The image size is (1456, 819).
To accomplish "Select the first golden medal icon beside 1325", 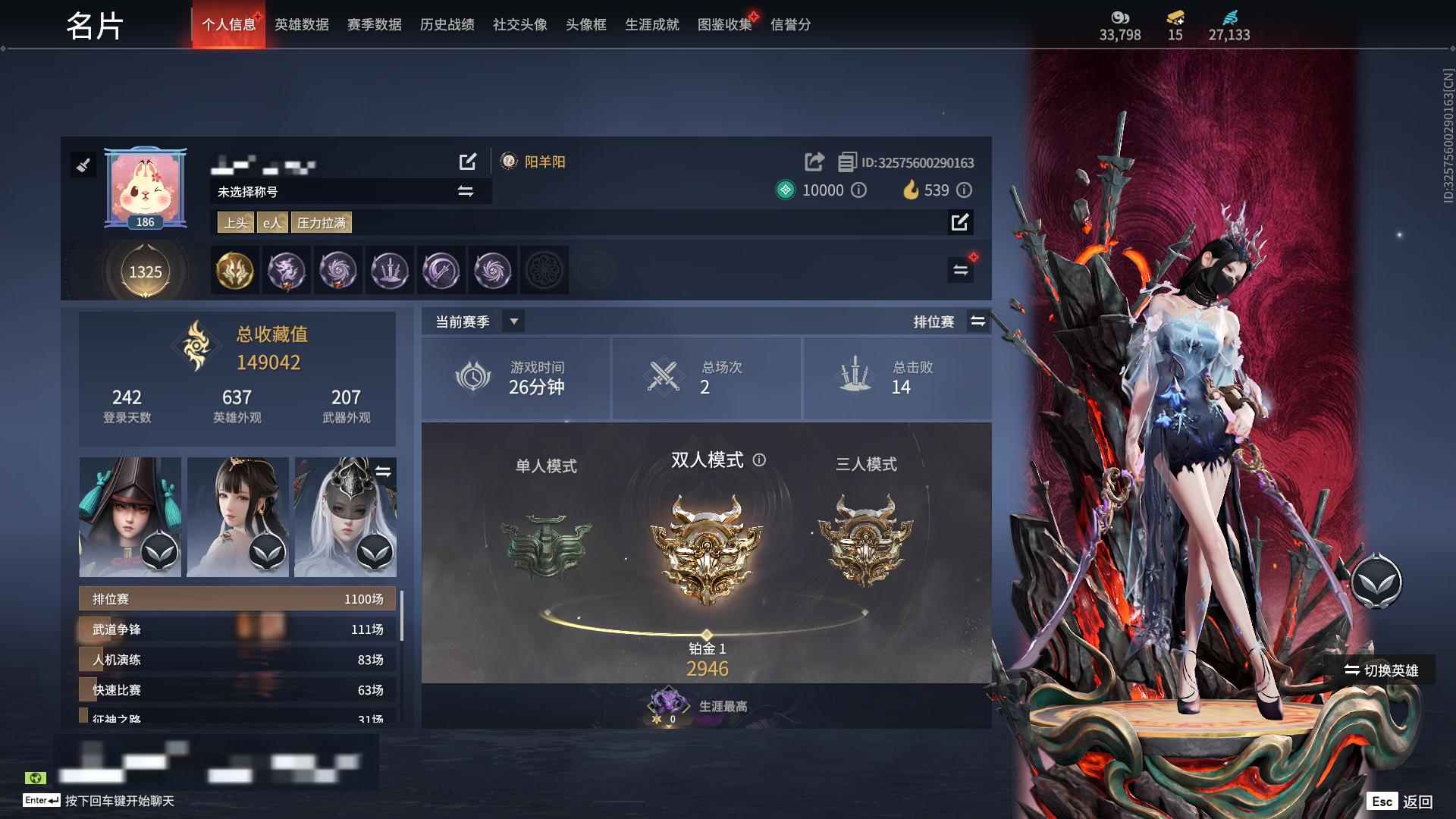I will coord(235,271).
